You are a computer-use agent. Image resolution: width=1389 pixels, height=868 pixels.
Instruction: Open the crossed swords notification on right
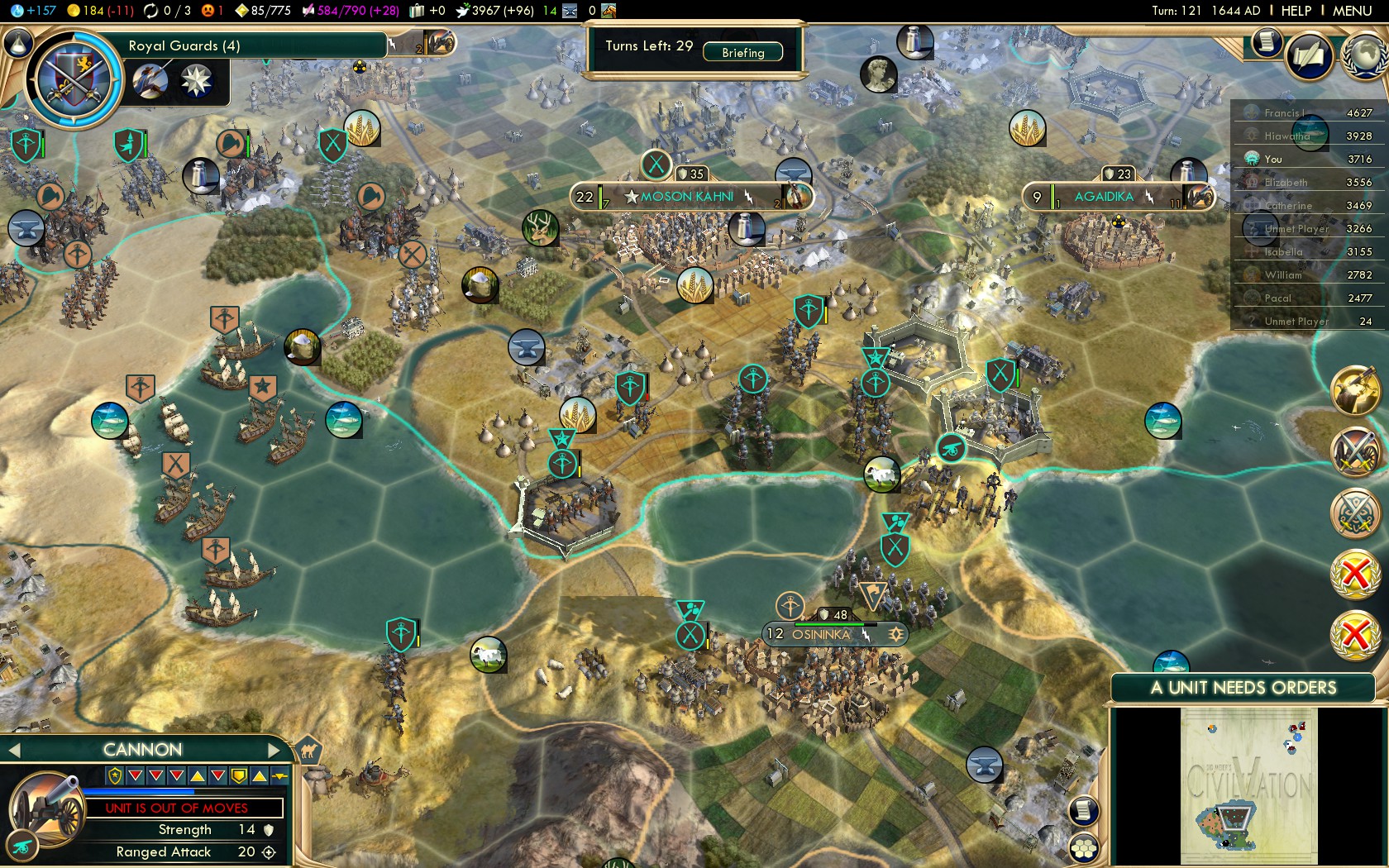(1355, 452)
